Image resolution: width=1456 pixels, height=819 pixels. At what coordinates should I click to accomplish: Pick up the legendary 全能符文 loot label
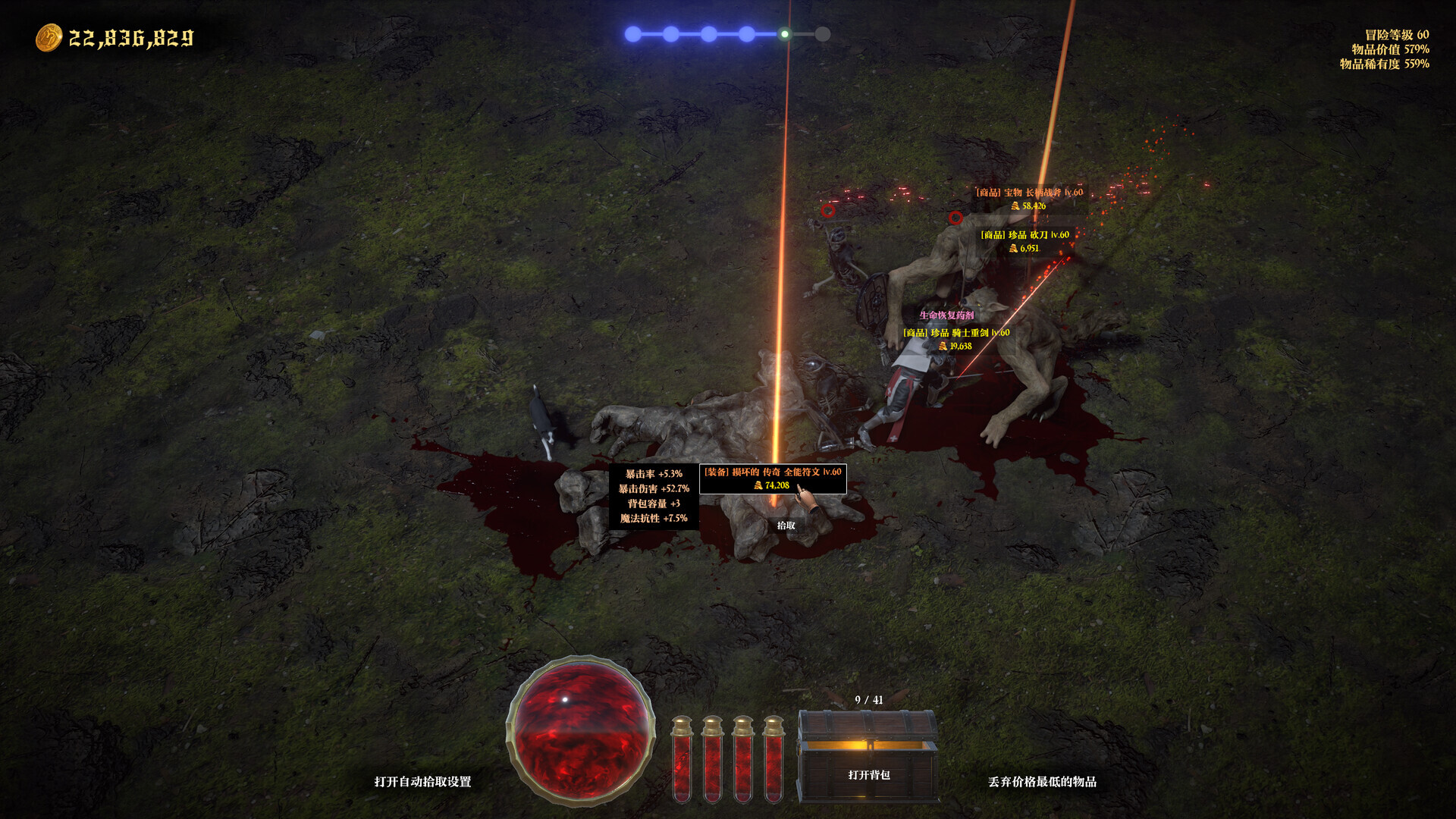773,479
